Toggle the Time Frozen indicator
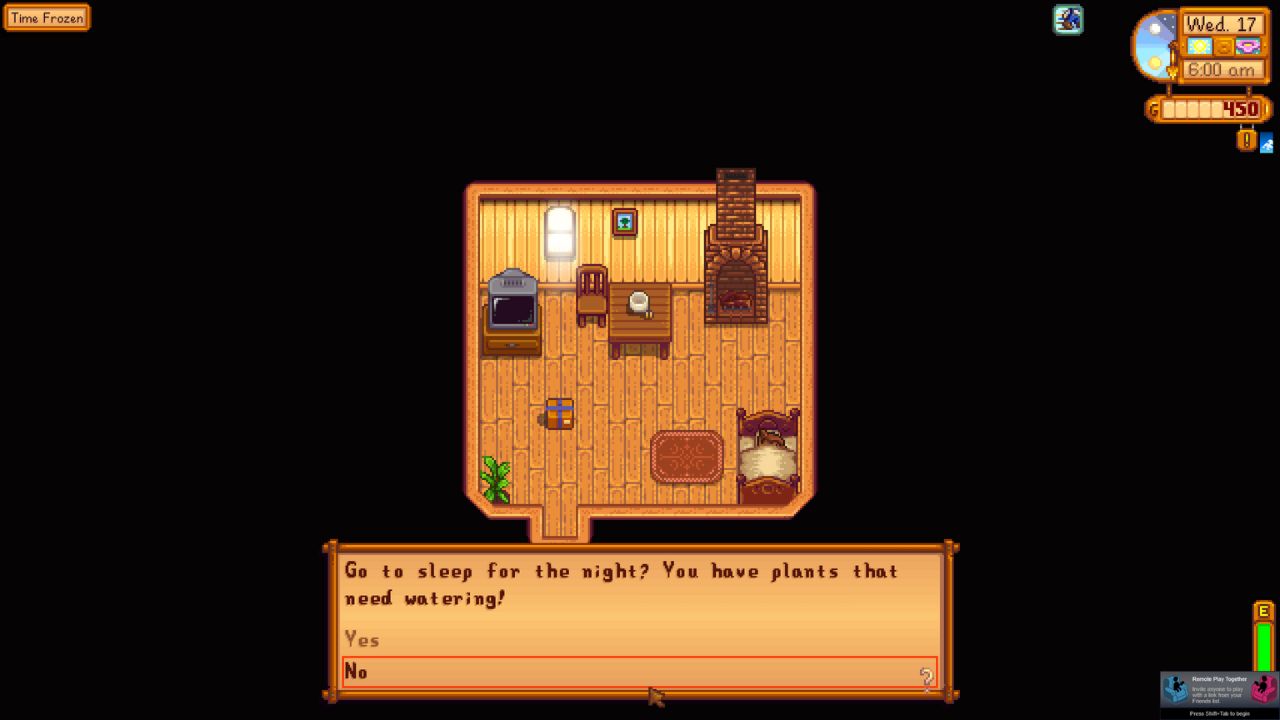This screenshot has width=1280, height=720. (46, 17)
